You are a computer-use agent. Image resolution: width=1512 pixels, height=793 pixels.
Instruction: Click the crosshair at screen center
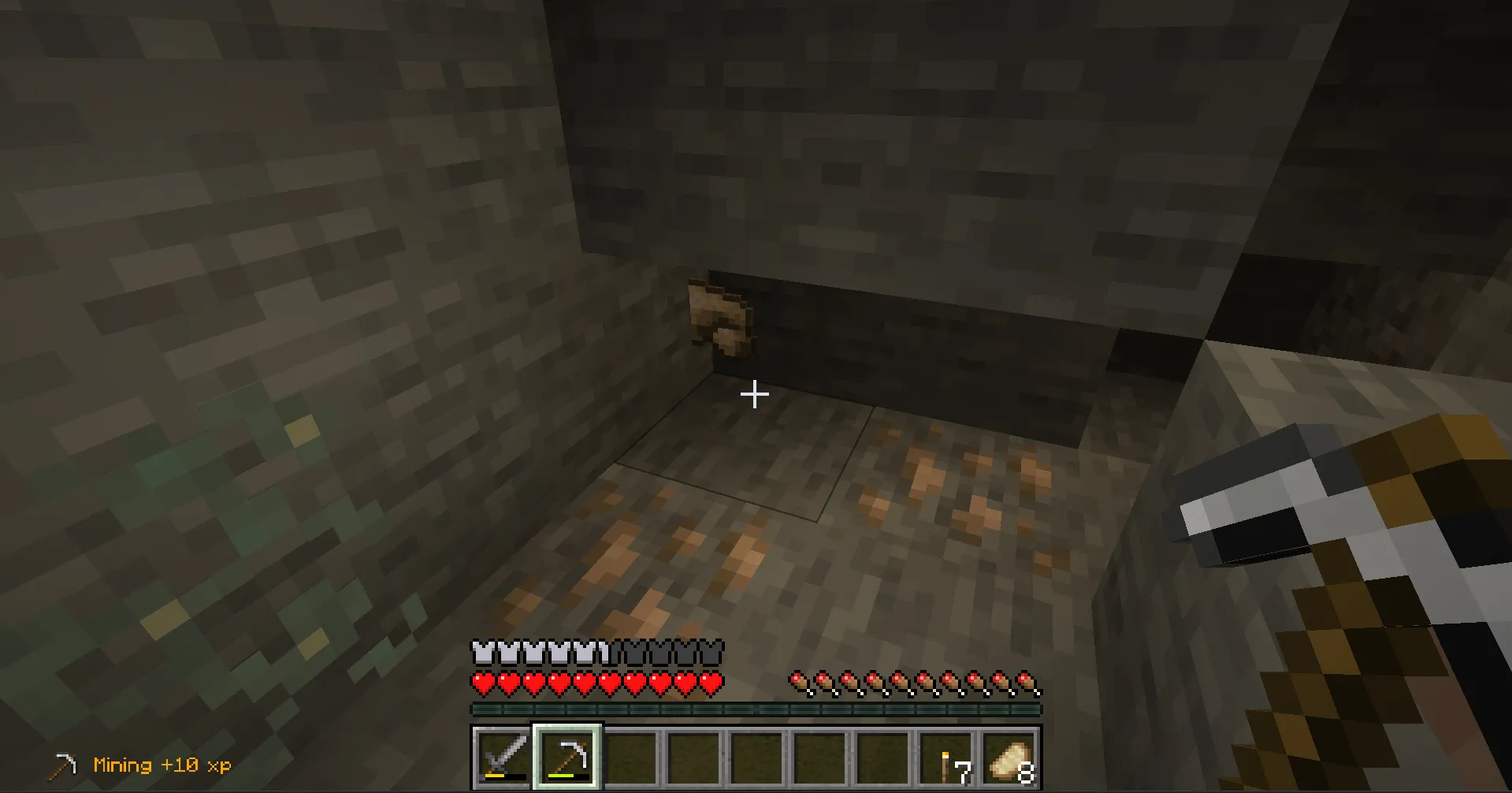point(756,393)
